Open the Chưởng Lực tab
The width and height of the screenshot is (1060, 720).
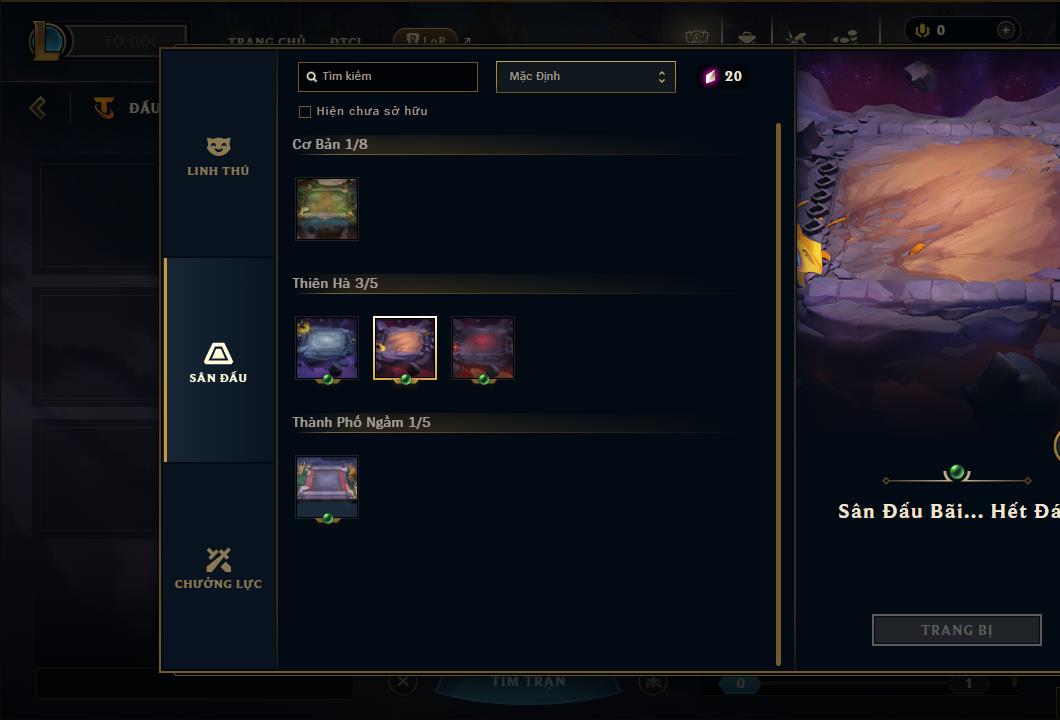point(218,568)
